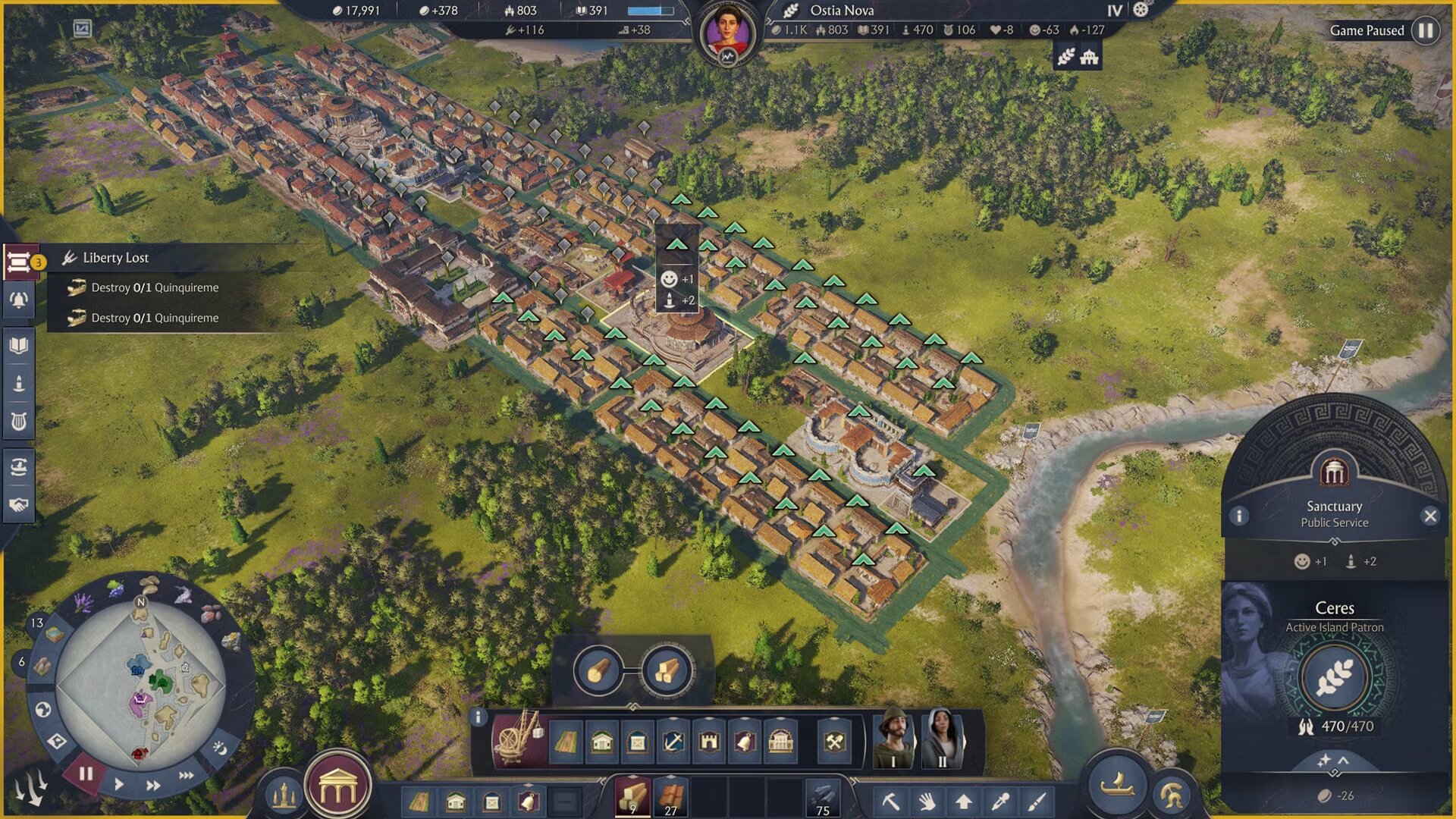Viewport: 1456px width, 819px height.
Task: Open the quest log scroll icon with badge 3
Action: [x=20, y=262]
